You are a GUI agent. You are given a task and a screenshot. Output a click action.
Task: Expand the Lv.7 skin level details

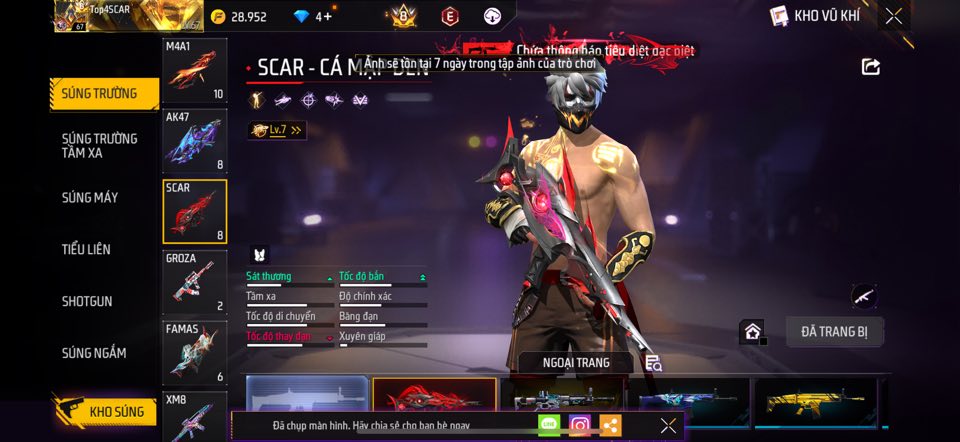(x=276, y=130)
